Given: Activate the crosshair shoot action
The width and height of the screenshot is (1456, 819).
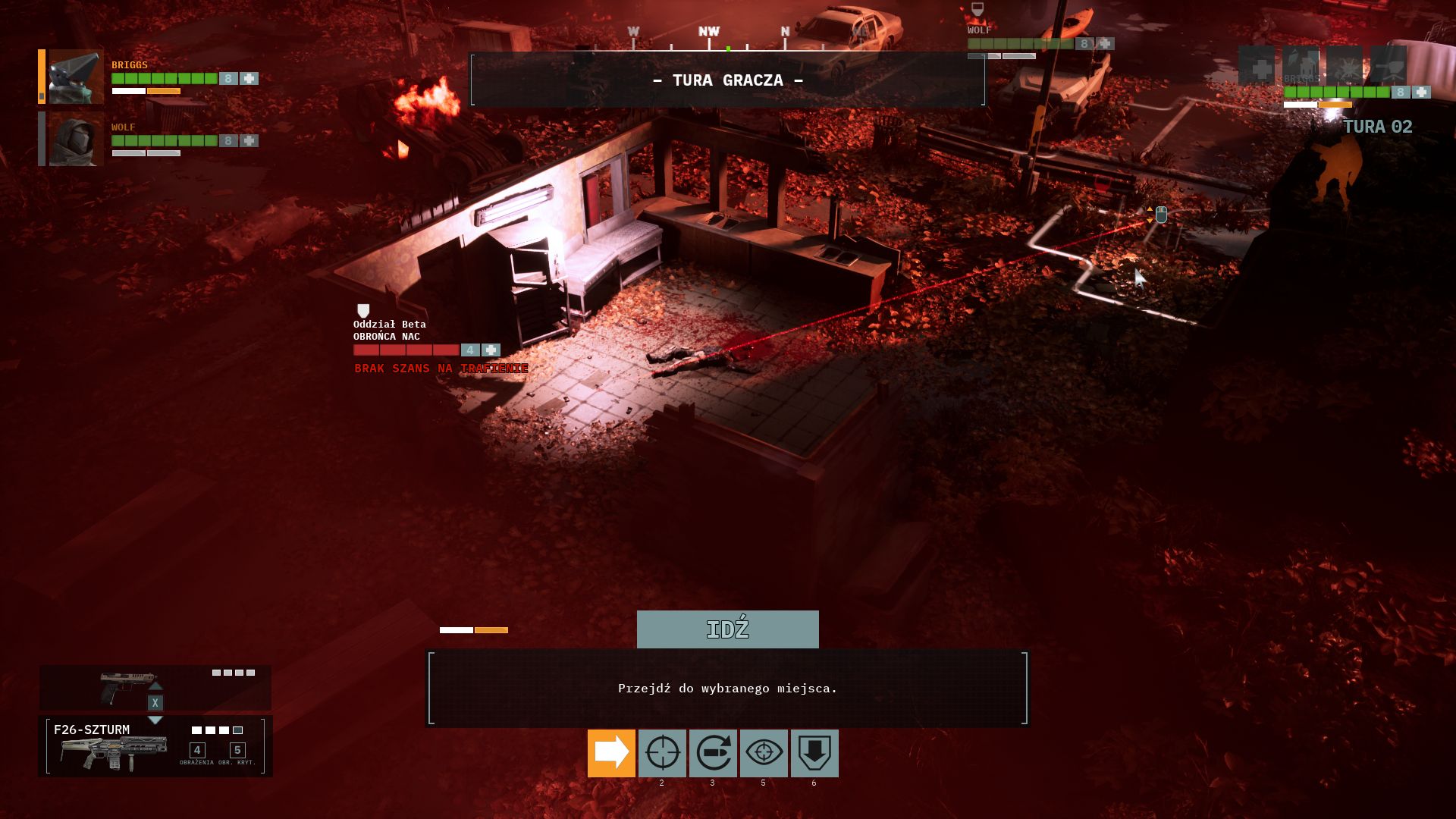Looking at the screenshot, I should [x=662, y=753].
